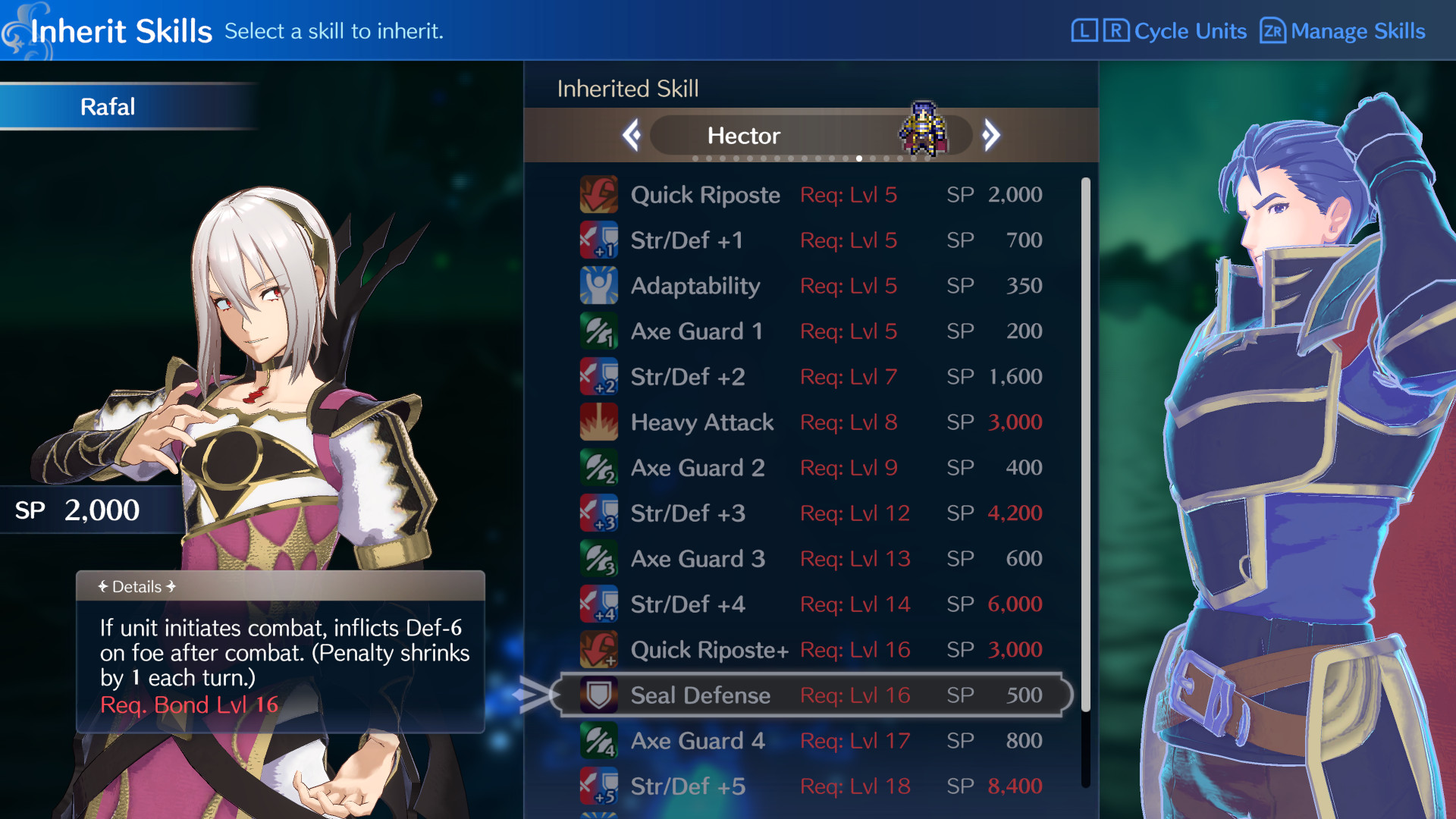Select the Axe Guard 2 skill entry
This screenshot has height=819, width=1456.
click(758, 467)
